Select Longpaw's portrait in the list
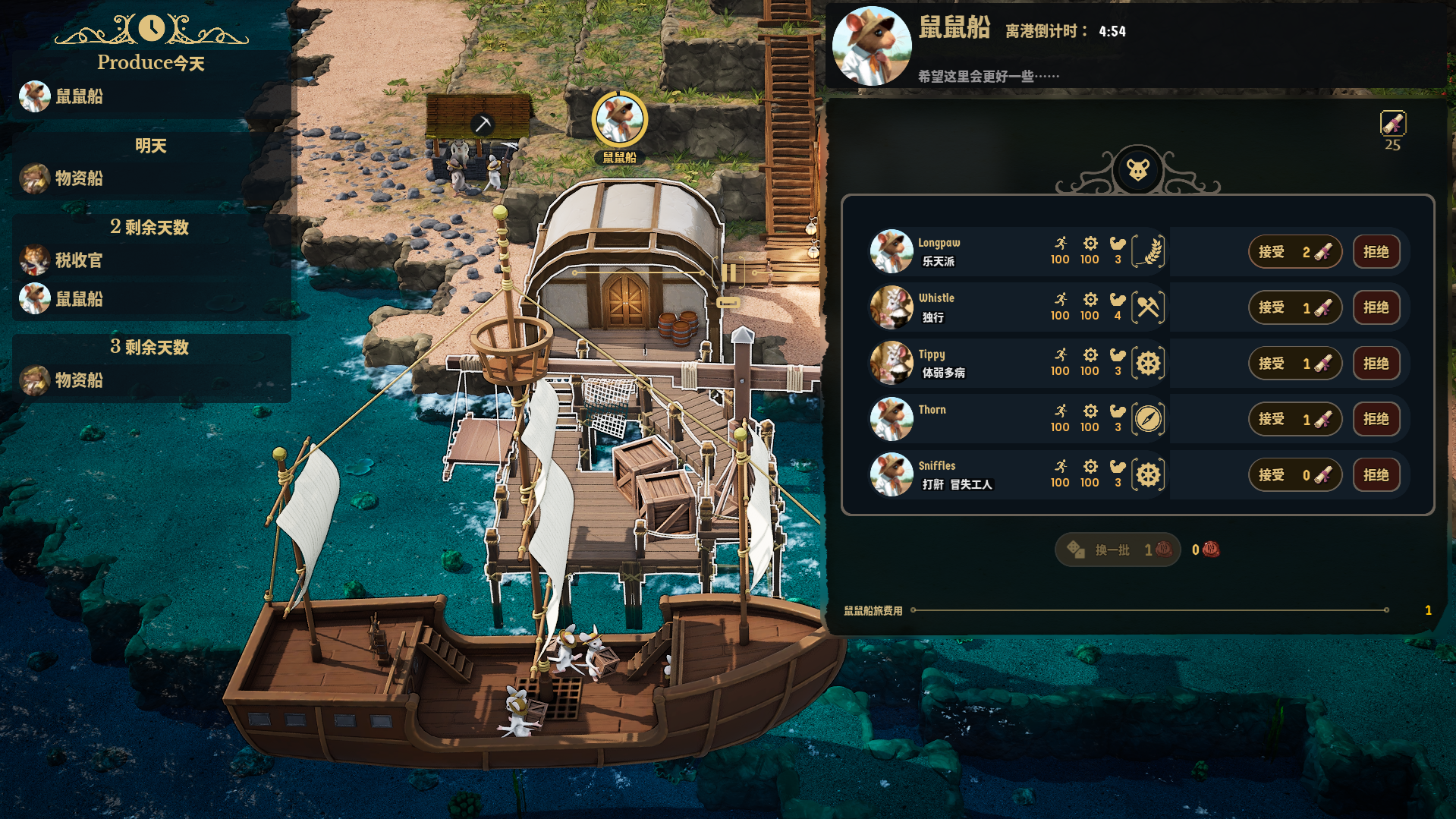Screen dimensions: 1456x819 892,251
